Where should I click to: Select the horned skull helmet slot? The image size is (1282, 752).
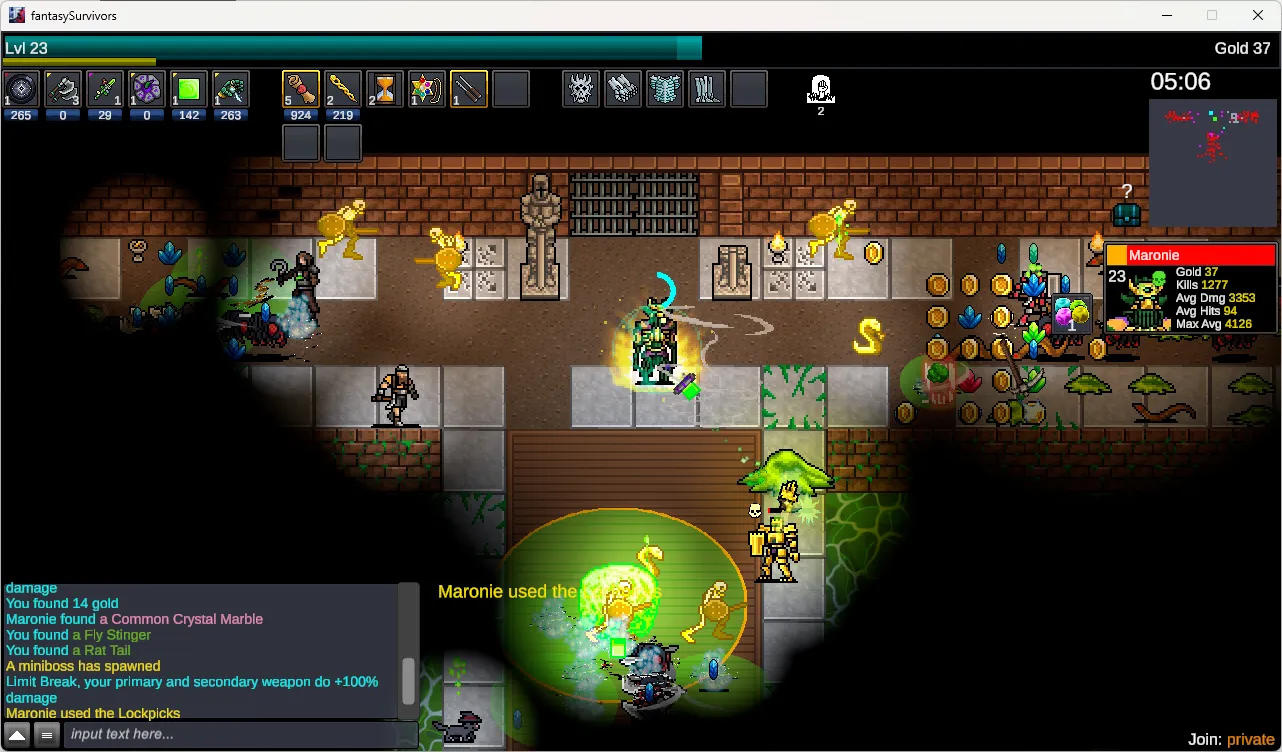point(581,89)
